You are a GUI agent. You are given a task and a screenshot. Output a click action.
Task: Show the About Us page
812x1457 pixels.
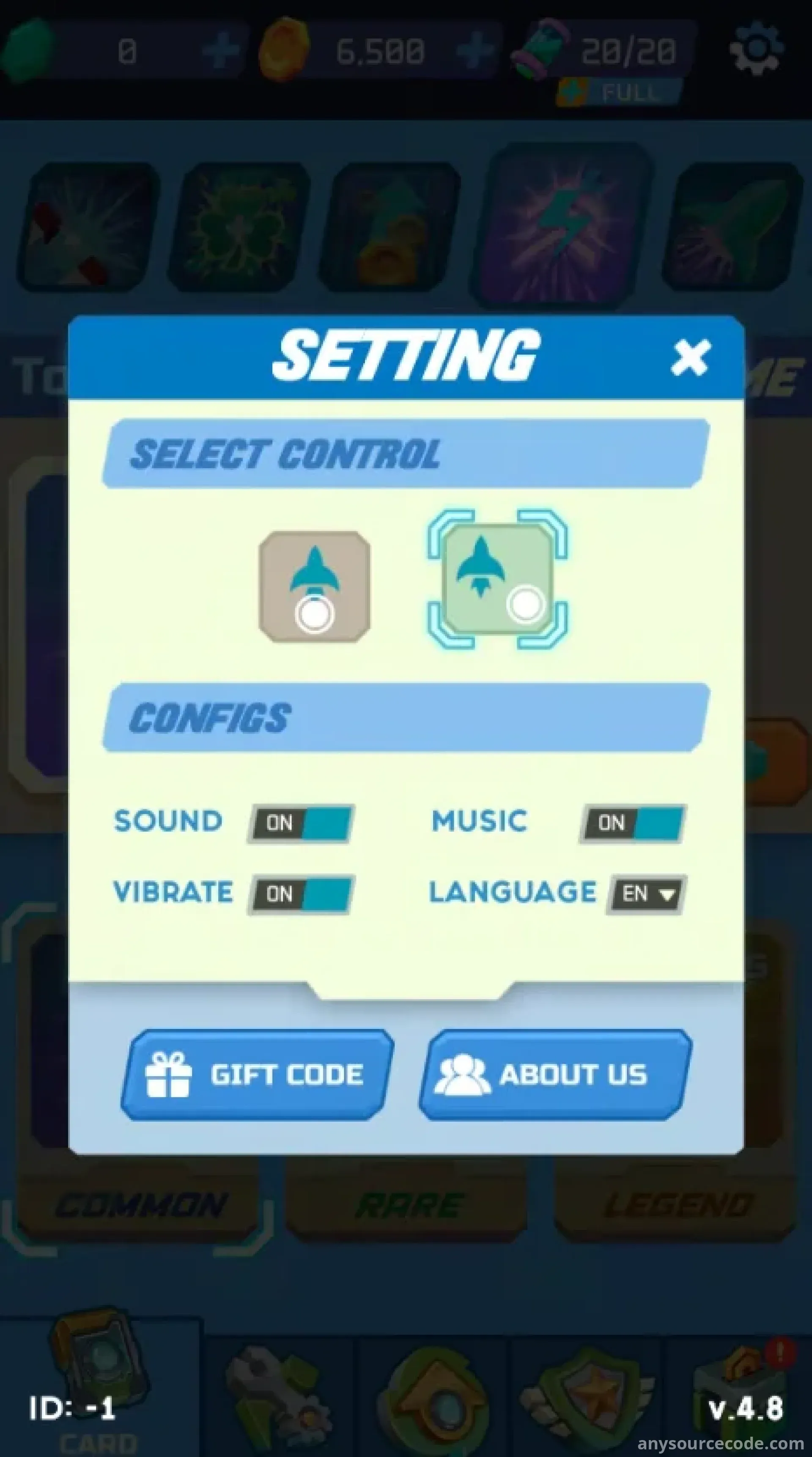555,1074
